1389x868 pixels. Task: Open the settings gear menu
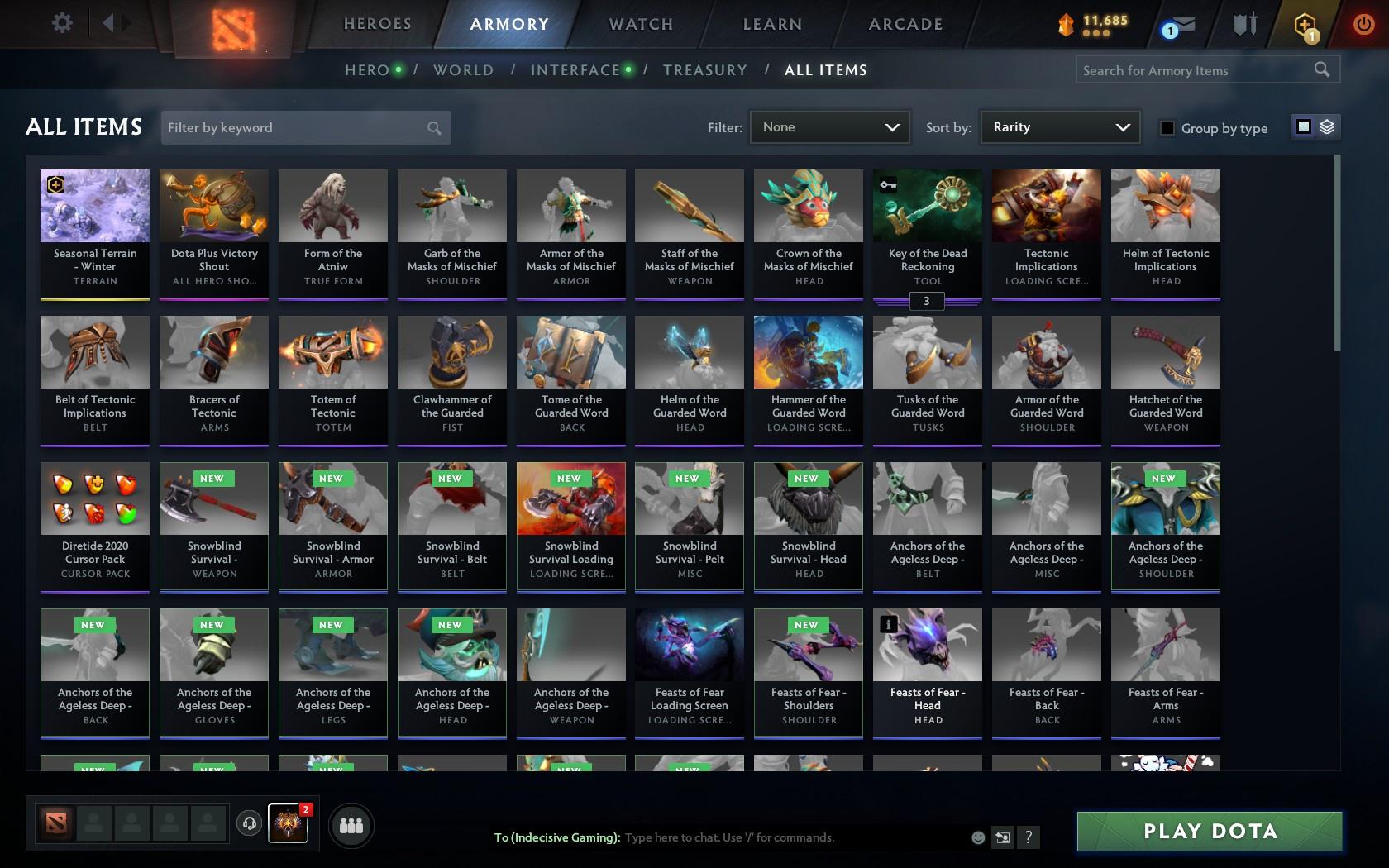tap(60, 22)
